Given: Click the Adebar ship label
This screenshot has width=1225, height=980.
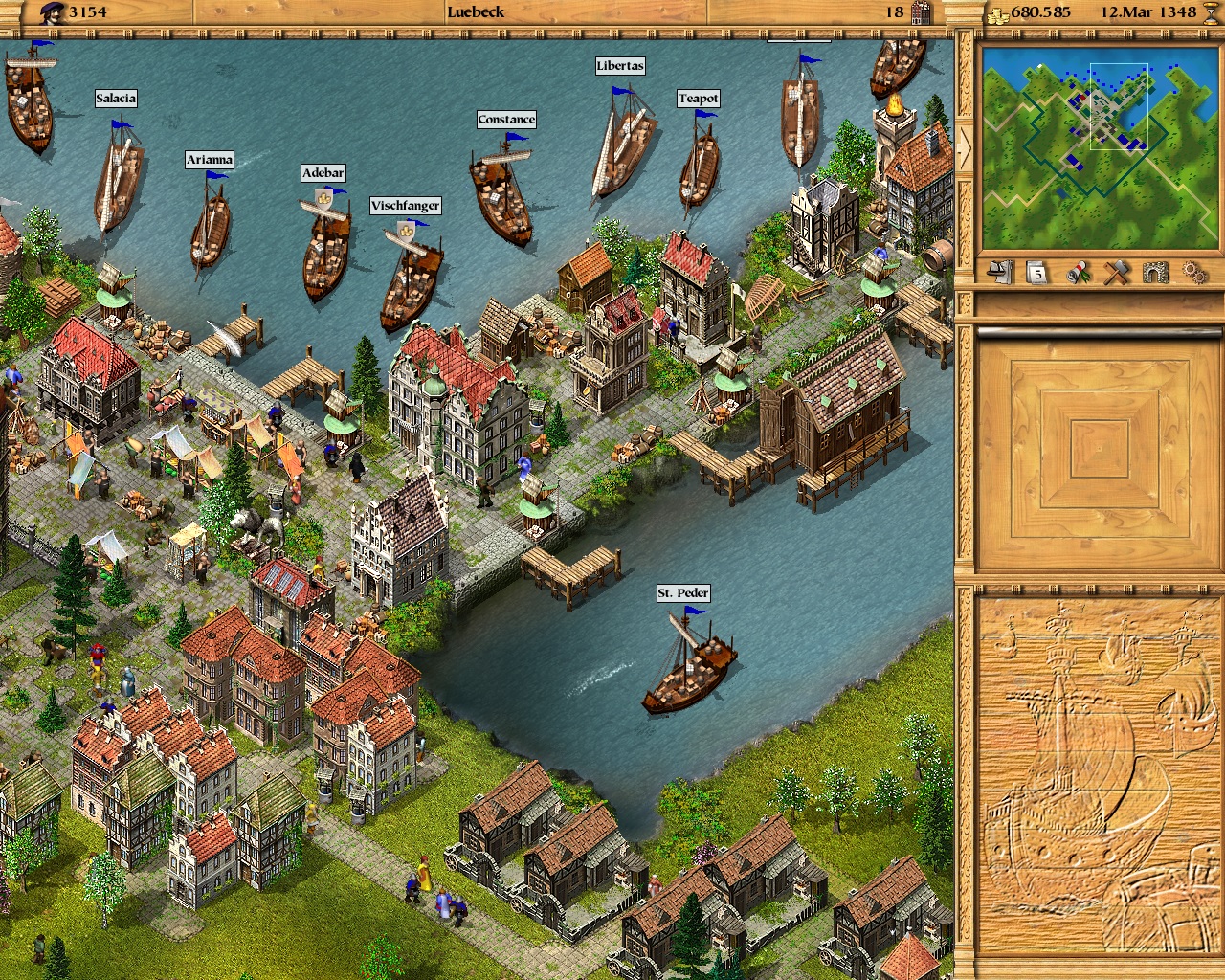Looking at the screenshot, I should [x=325, y=173].
